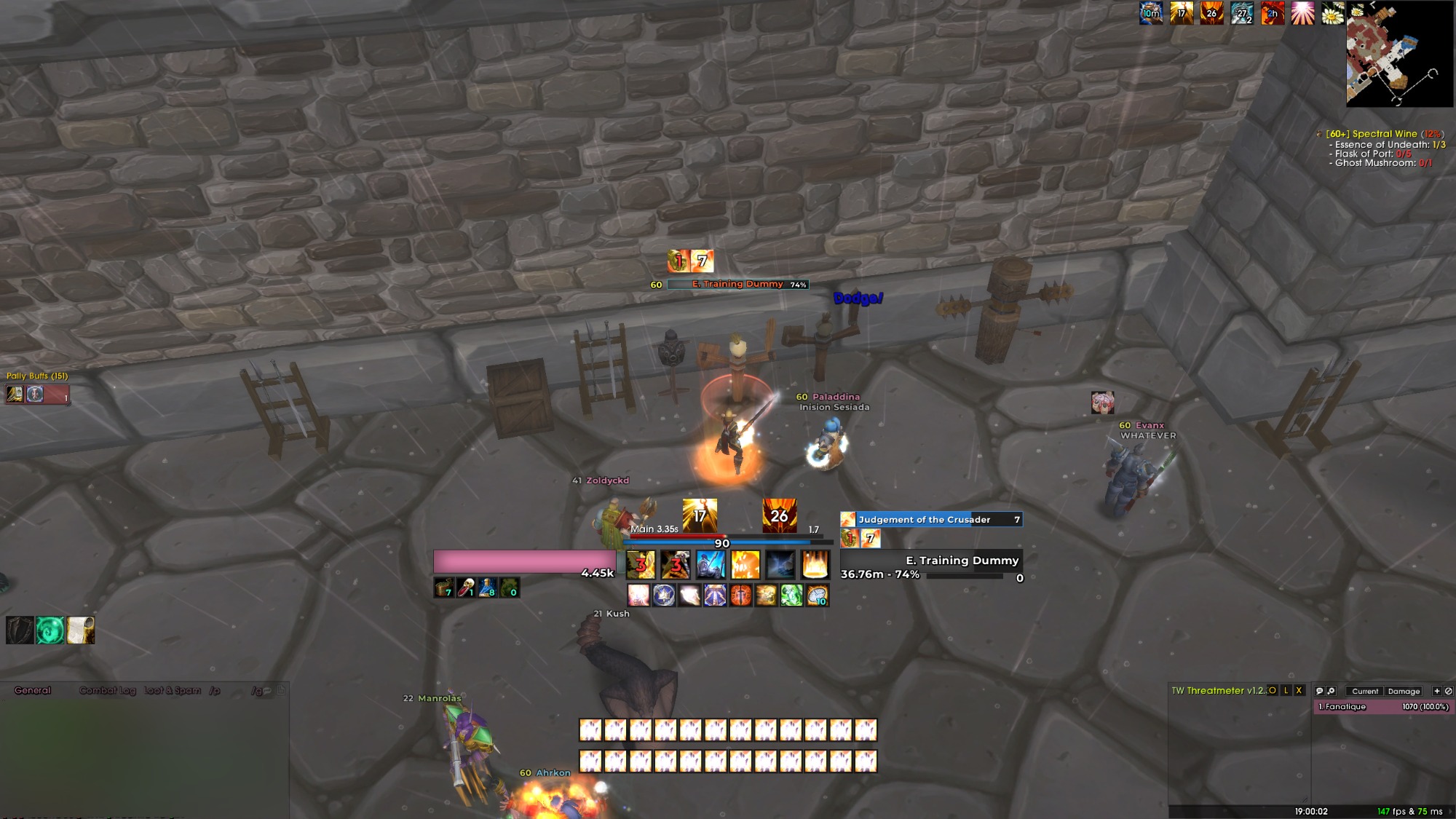Open the Threatmeter settings gear icon
Image resolution: width=1456 pixels, height=819 pixels.
(1332, 691)
